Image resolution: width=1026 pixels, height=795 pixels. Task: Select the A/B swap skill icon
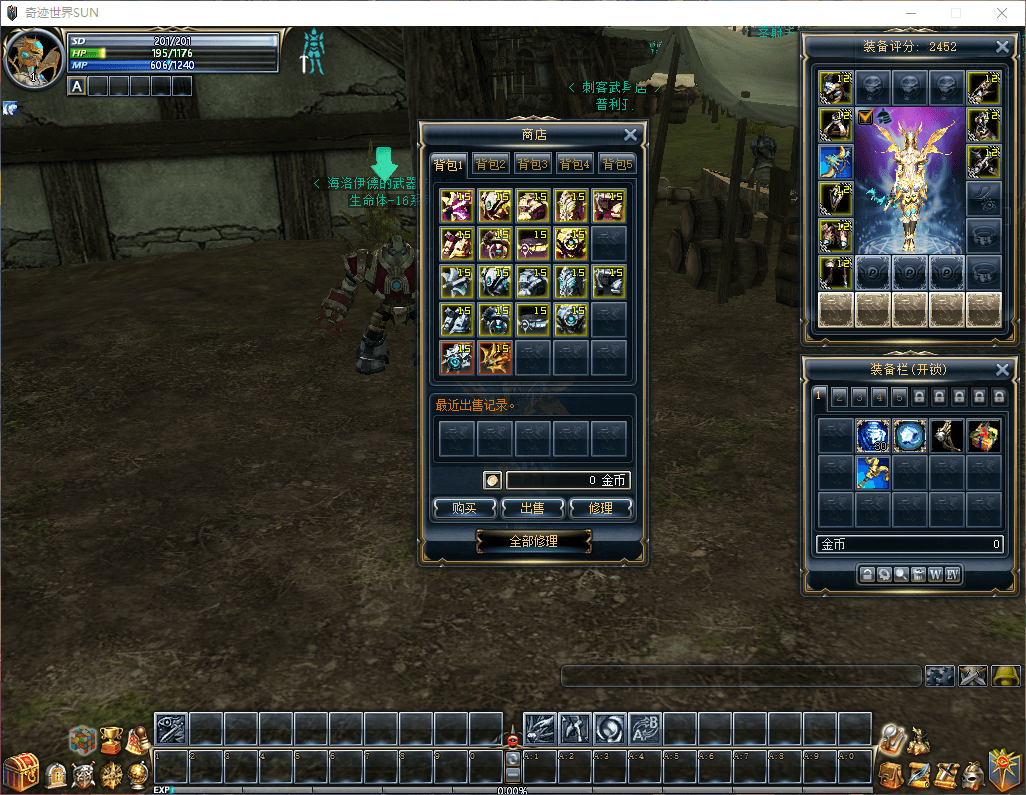pos(645,728)
